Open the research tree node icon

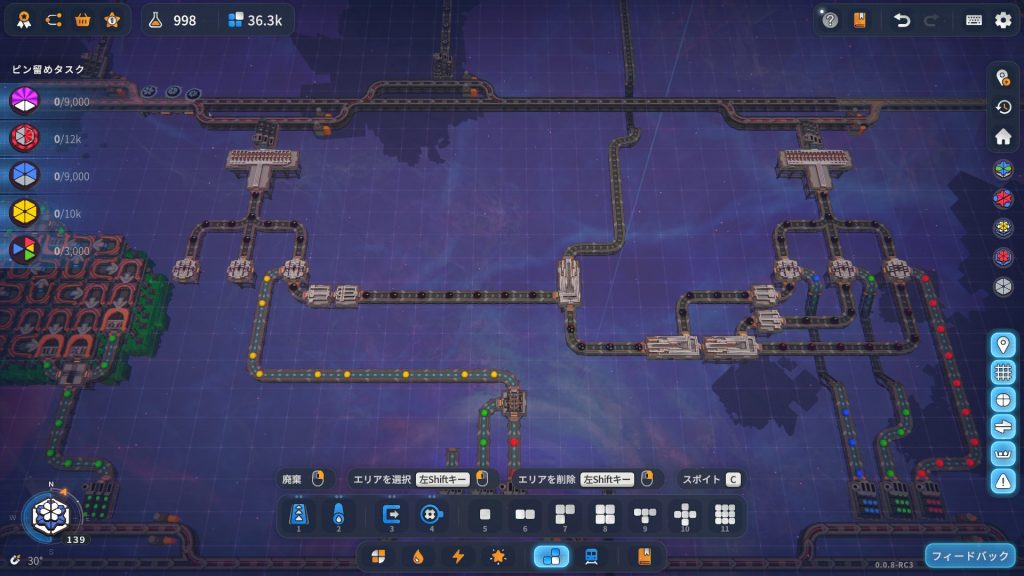point(53,20)
